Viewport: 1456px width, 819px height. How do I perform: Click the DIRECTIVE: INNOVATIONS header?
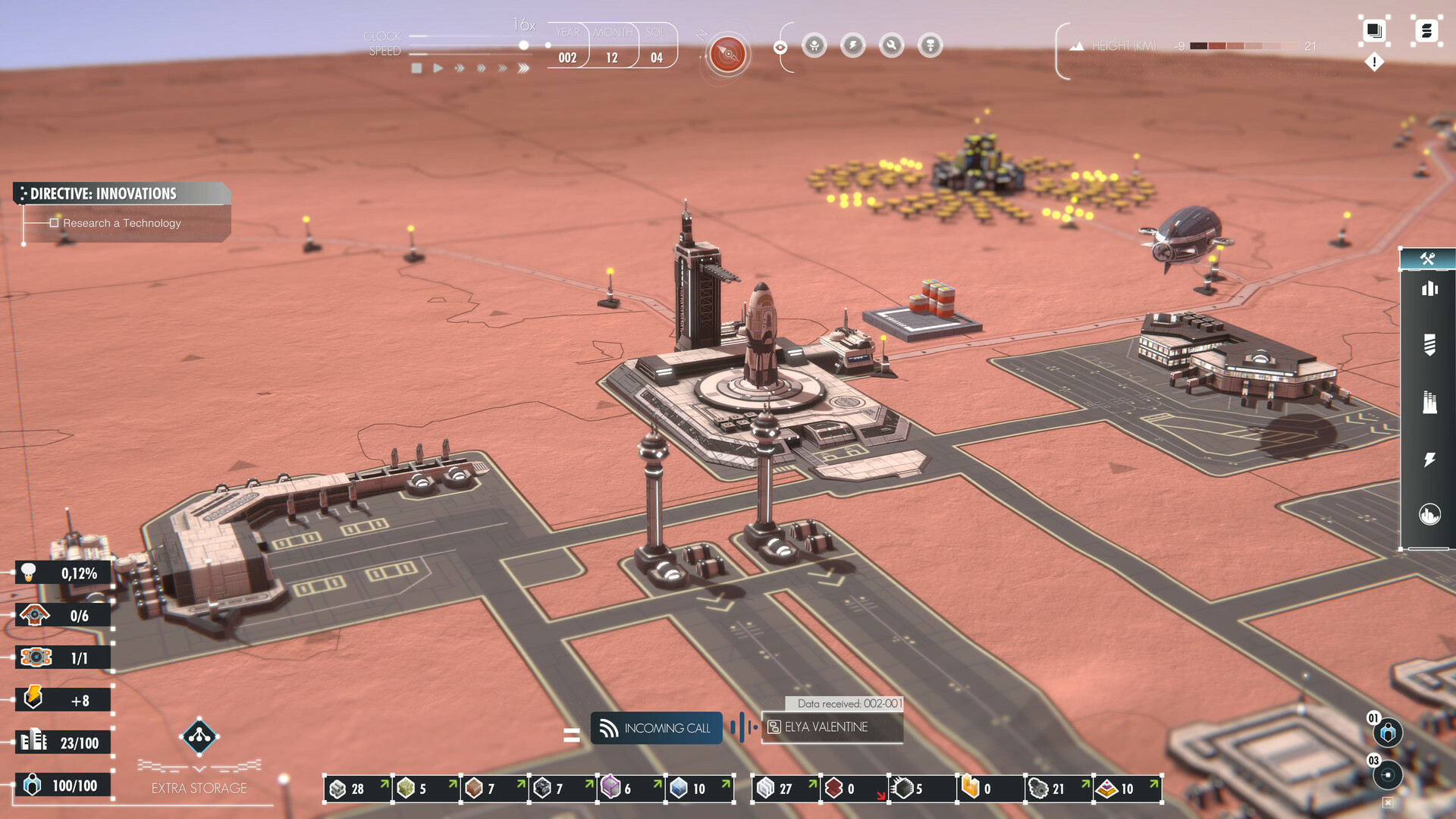coord(102,193)
